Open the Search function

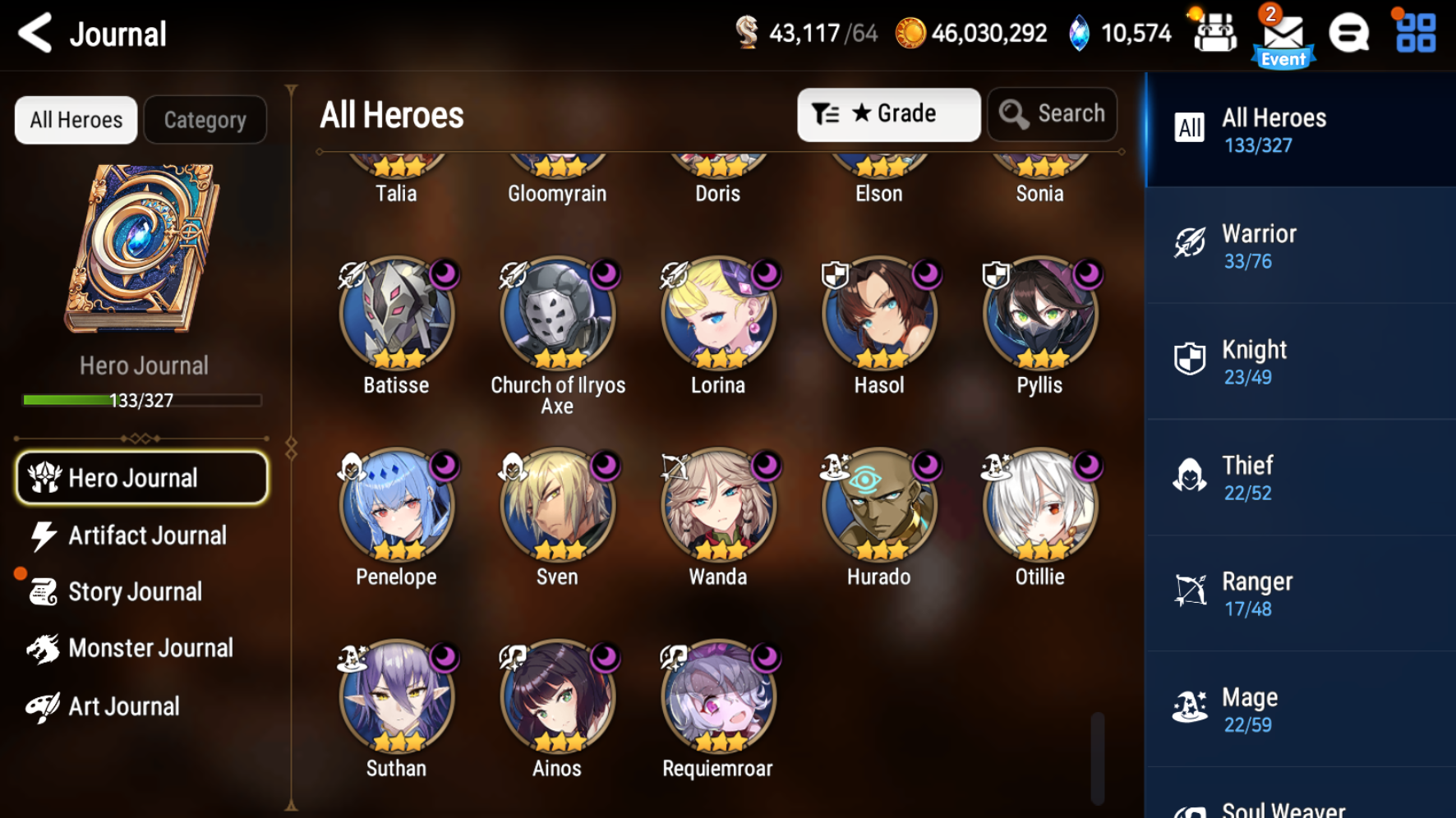tap(1052, 114)
